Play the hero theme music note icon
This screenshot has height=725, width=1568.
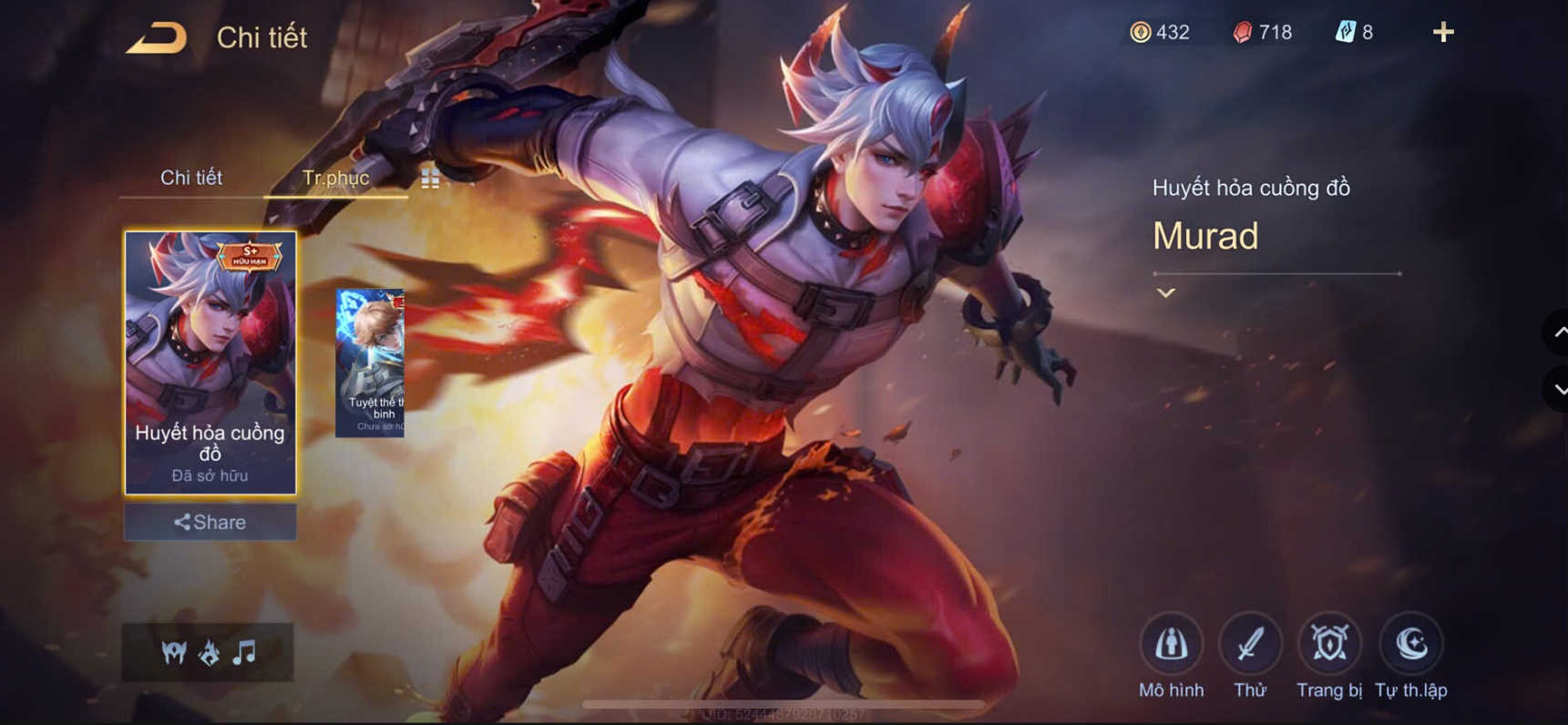click(x=242, y=652)
